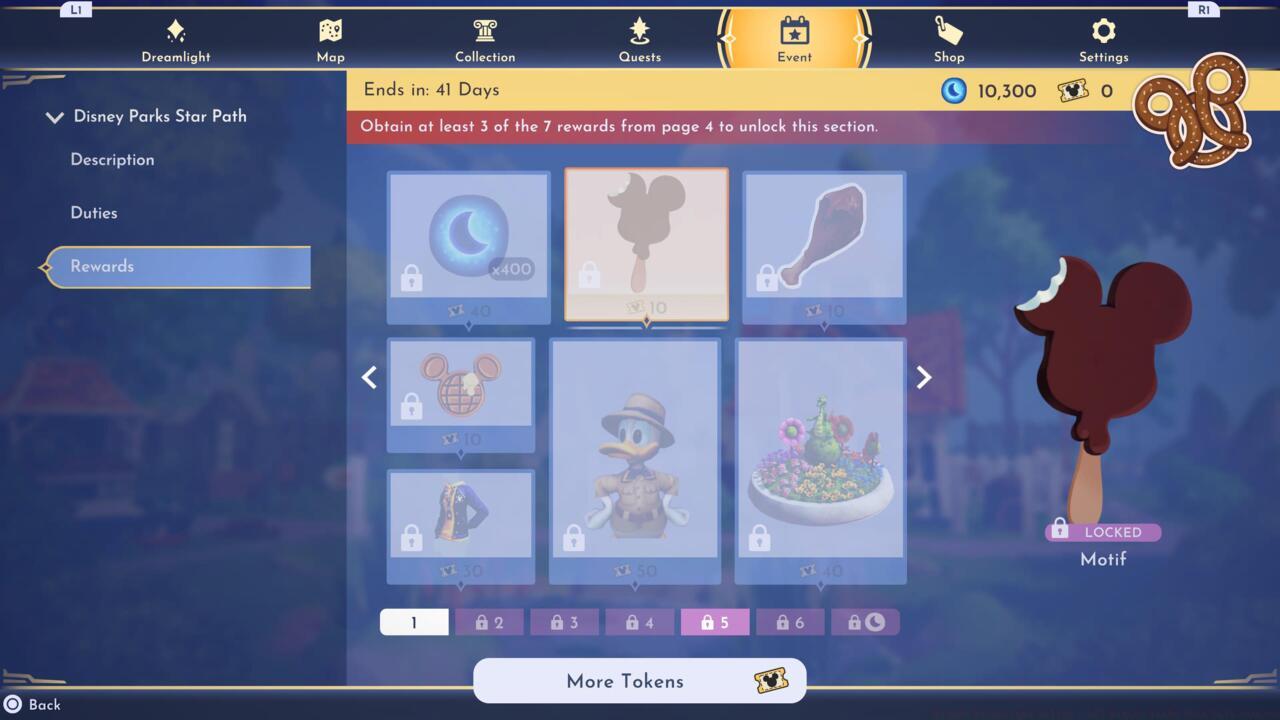Click the More Tokens button
The width and height of the screenshot is (1280, 720).
click(639, 681)
